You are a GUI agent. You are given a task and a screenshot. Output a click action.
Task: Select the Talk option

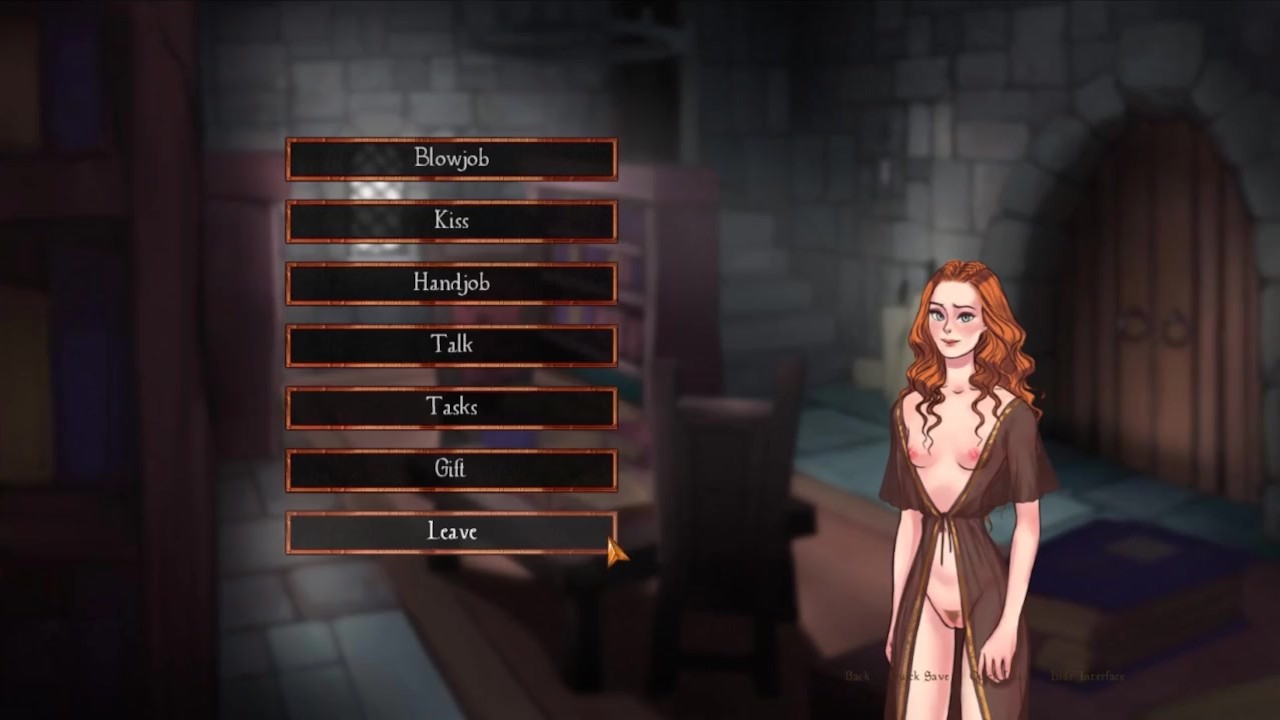[451, 345]
